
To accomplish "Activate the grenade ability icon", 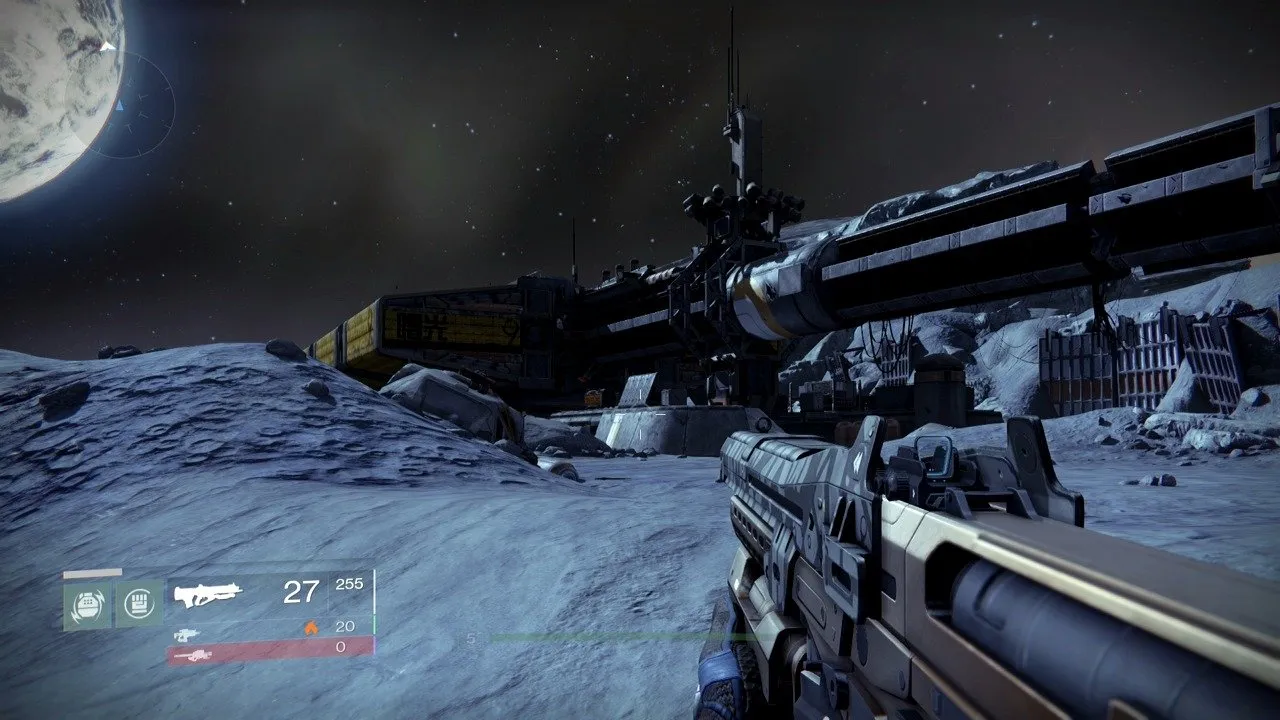I will (x=87, y=605).
